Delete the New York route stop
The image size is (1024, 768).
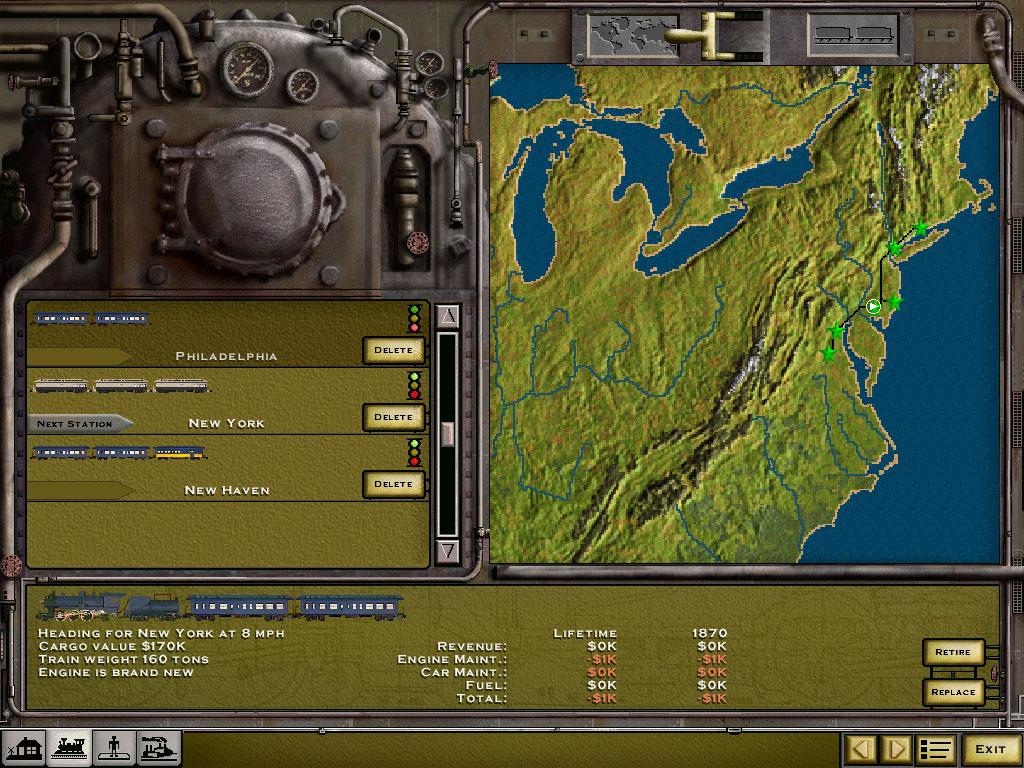(393, 417)
